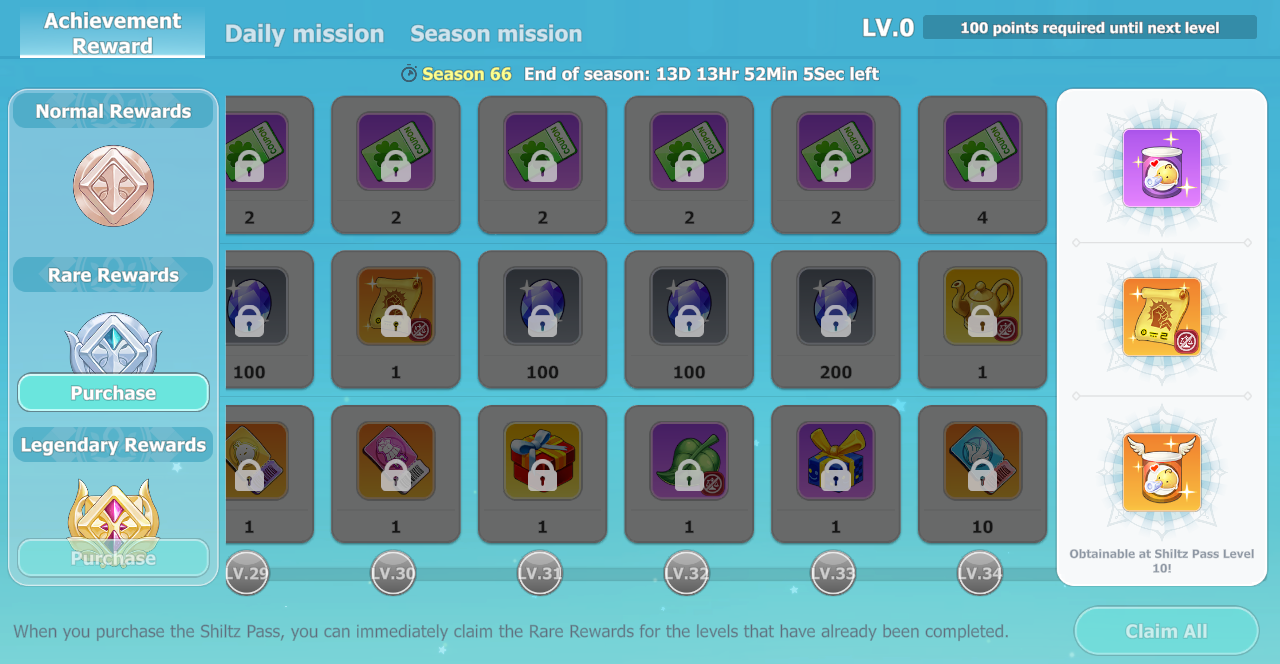Click the locked scroll reward in the grid

tap(395, 308)
